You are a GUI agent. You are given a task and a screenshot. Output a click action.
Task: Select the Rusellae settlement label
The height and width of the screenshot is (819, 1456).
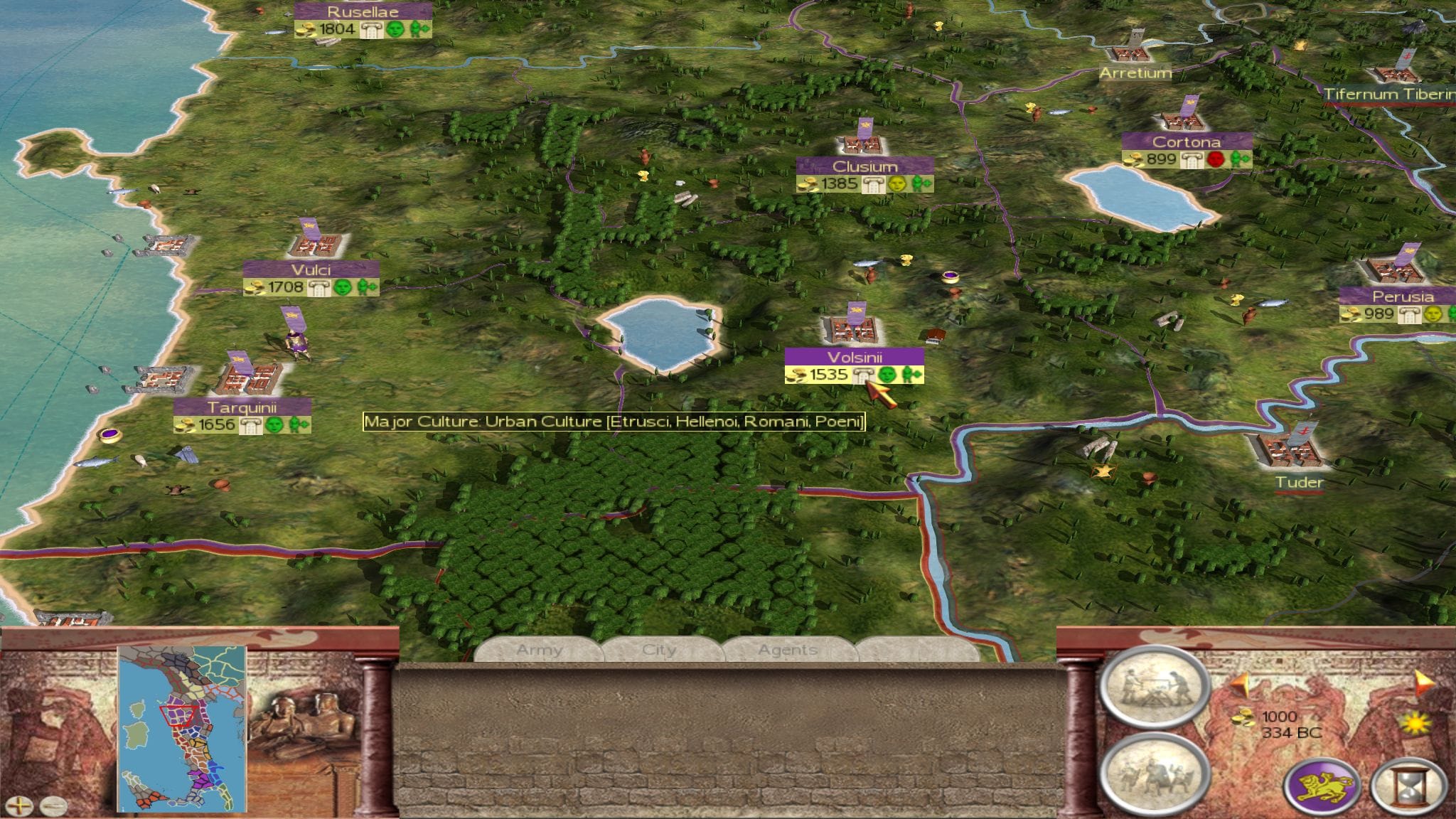pyautogui.click(x=363, y=11)
